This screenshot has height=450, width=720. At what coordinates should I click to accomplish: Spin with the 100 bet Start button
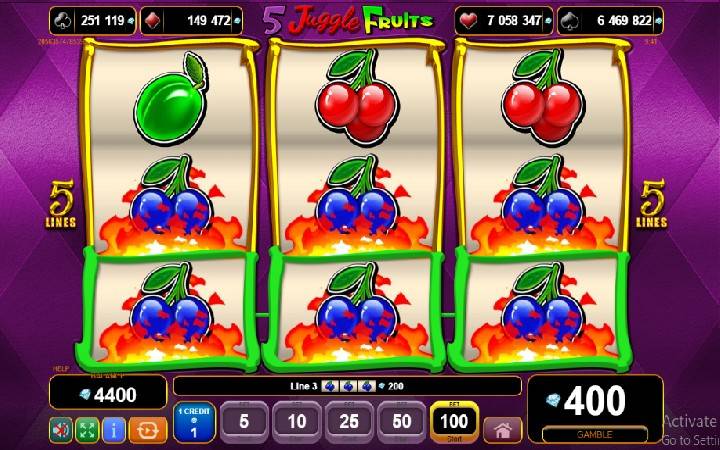[x=452, y=422]
